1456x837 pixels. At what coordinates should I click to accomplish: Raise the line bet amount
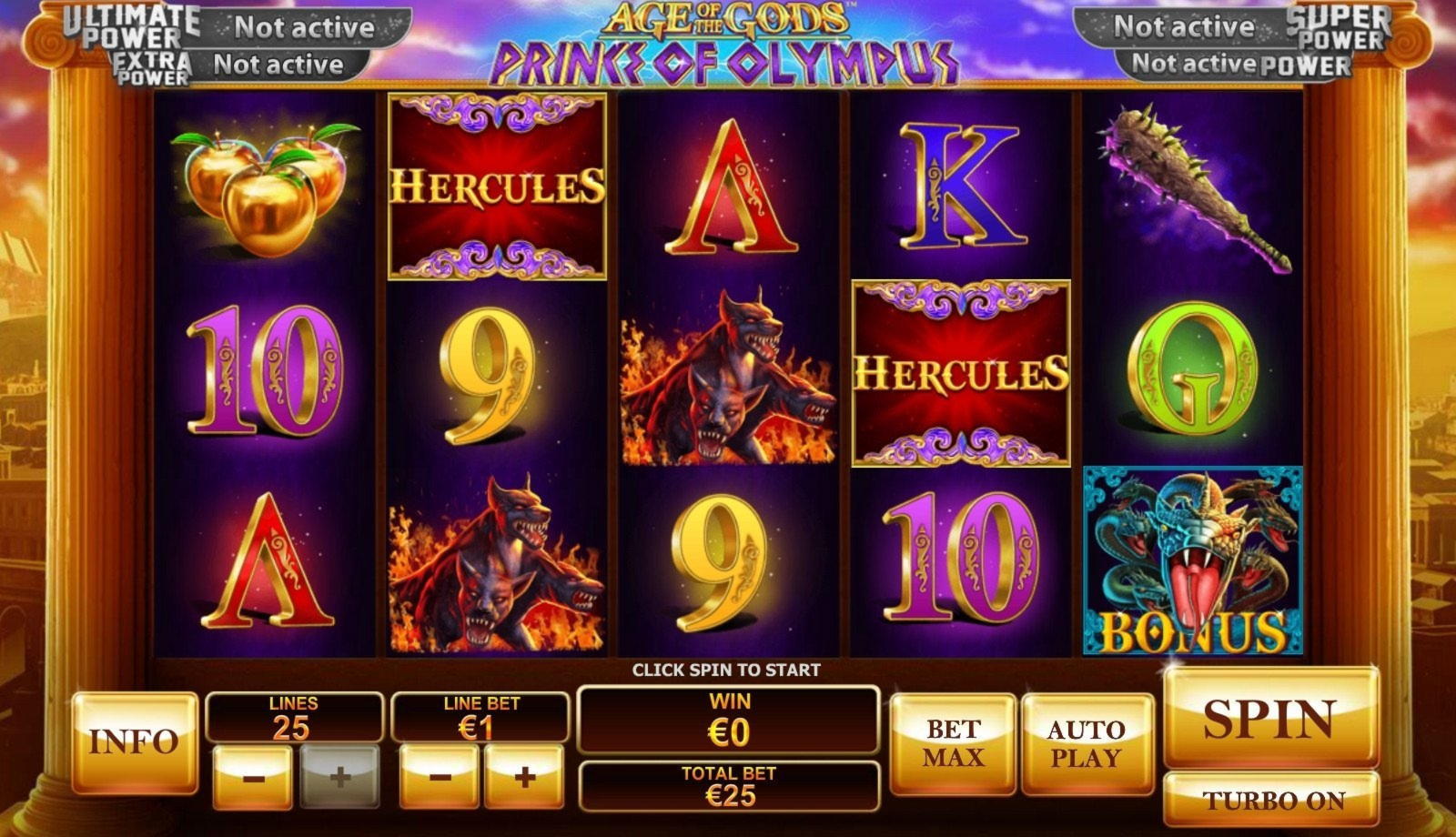coord(524,778)
